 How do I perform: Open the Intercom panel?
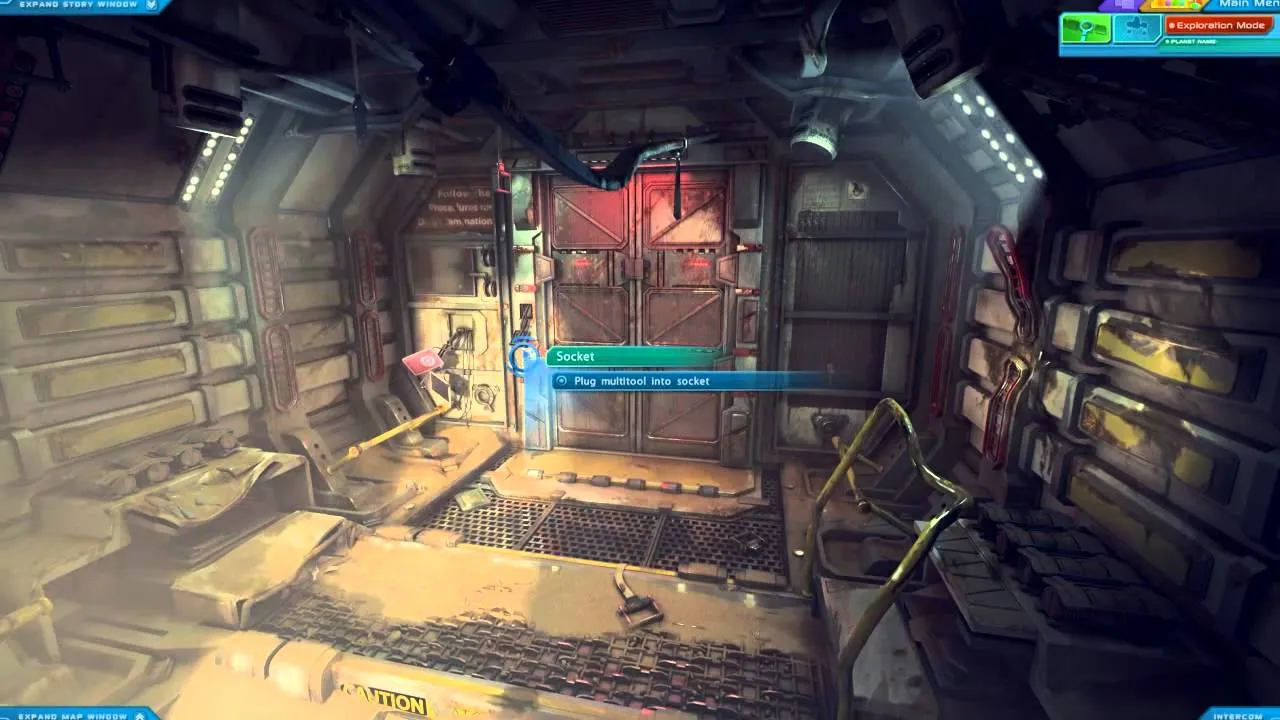(1239, 715)
